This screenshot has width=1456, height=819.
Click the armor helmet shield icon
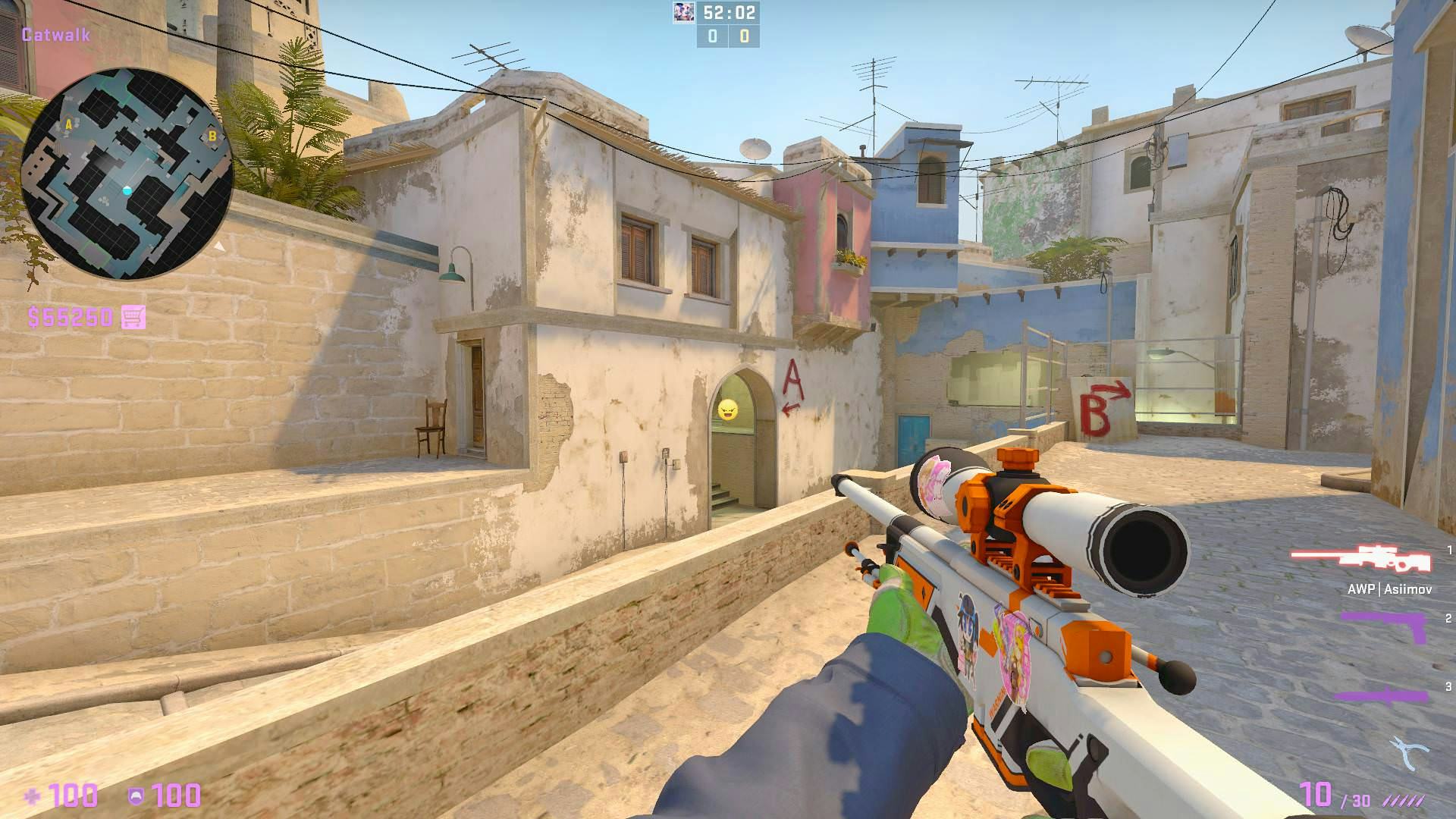click(x=136, y=795)
